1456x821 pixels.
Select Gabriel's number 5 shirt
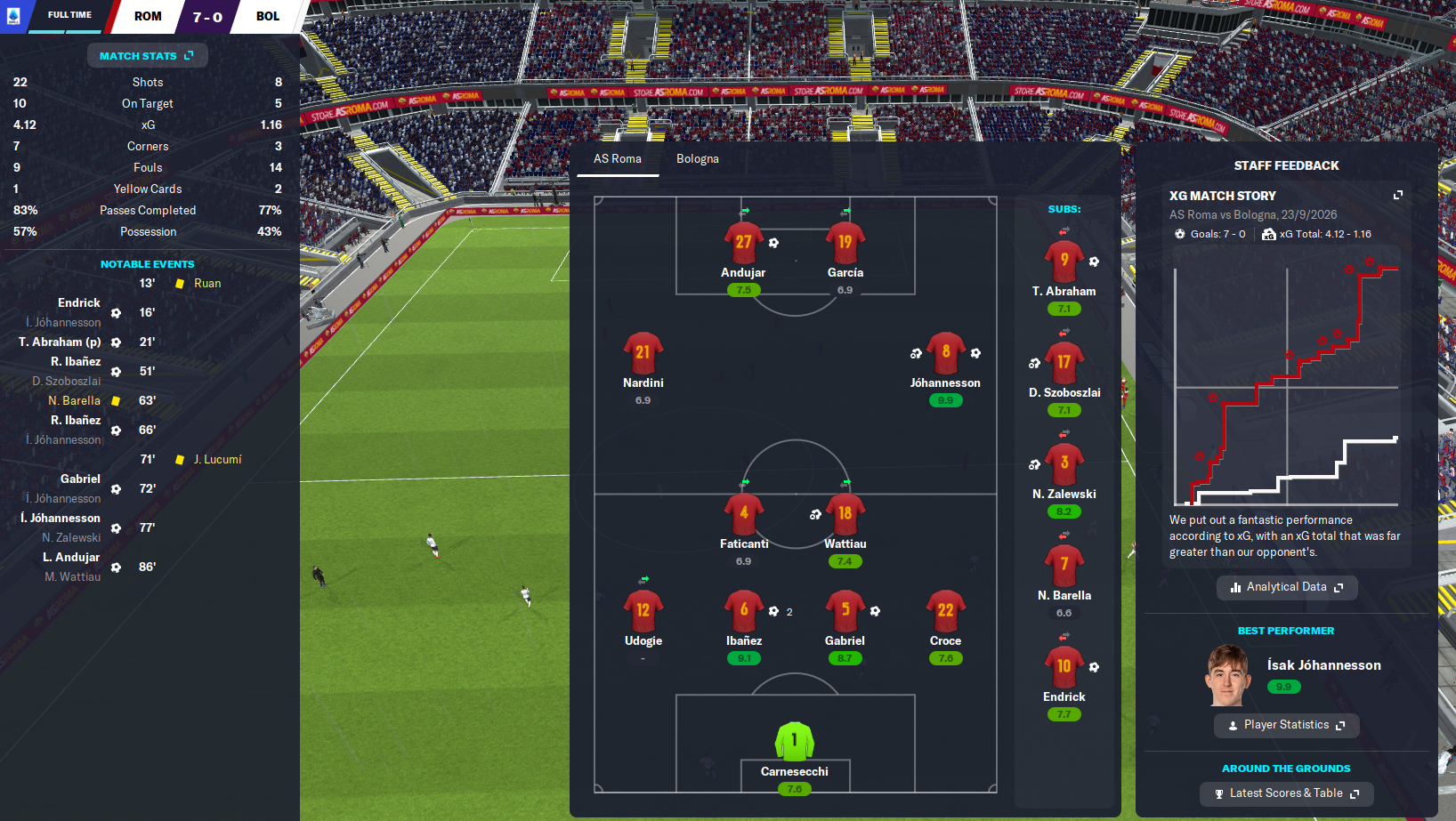click(x=845, y=611)
